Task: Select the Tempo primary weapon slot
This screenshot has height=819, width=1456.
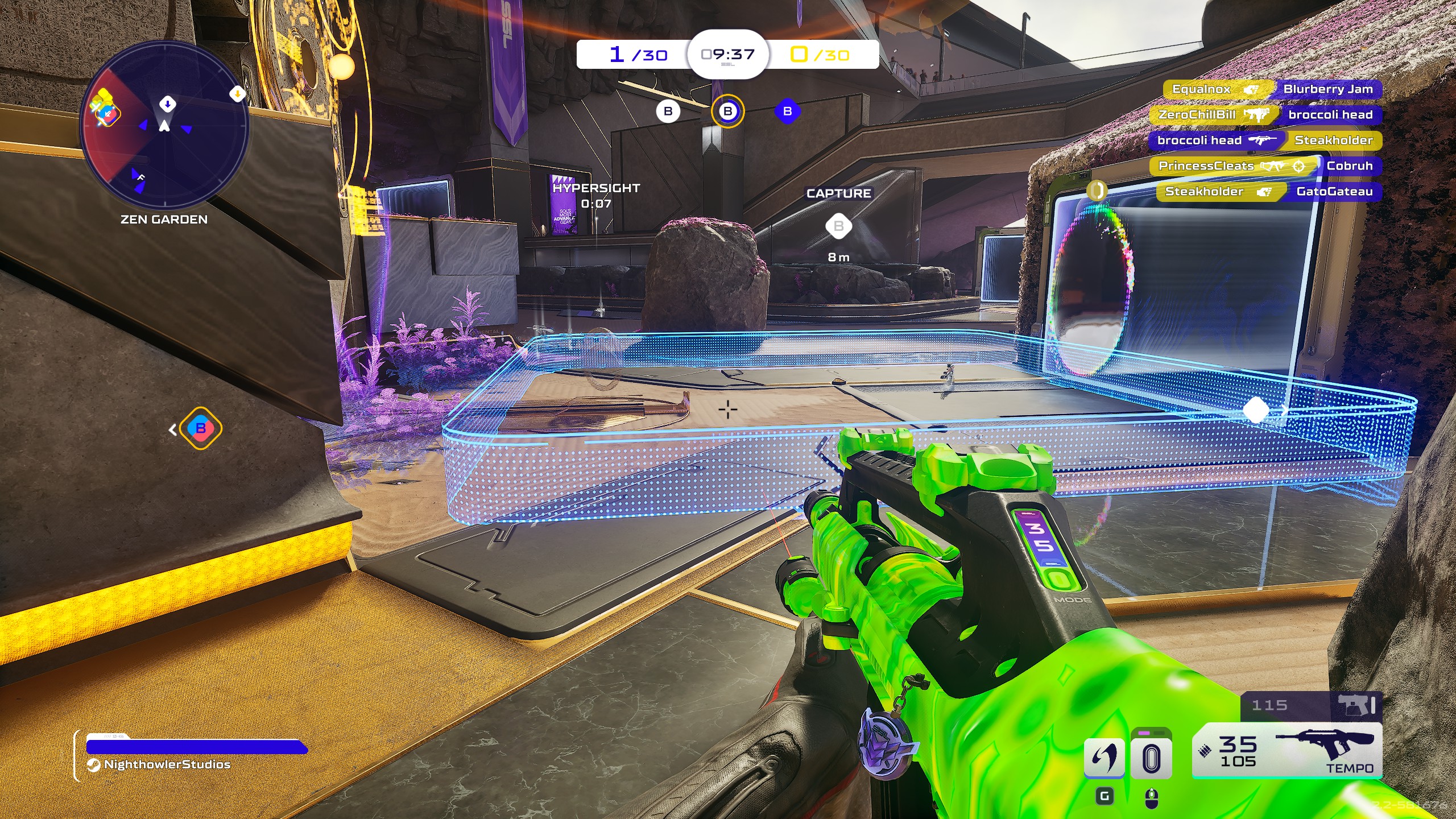Action: (1287, 751)
